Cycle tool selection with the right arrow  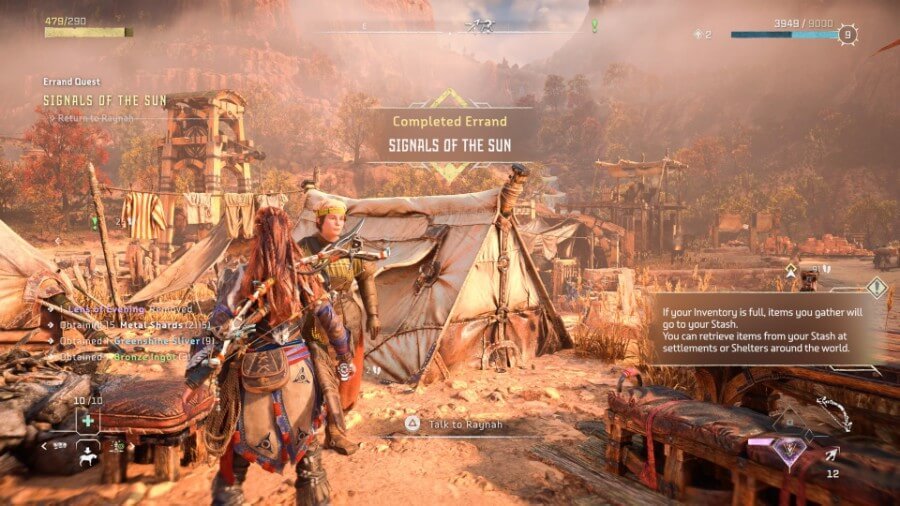pos(133,446)
